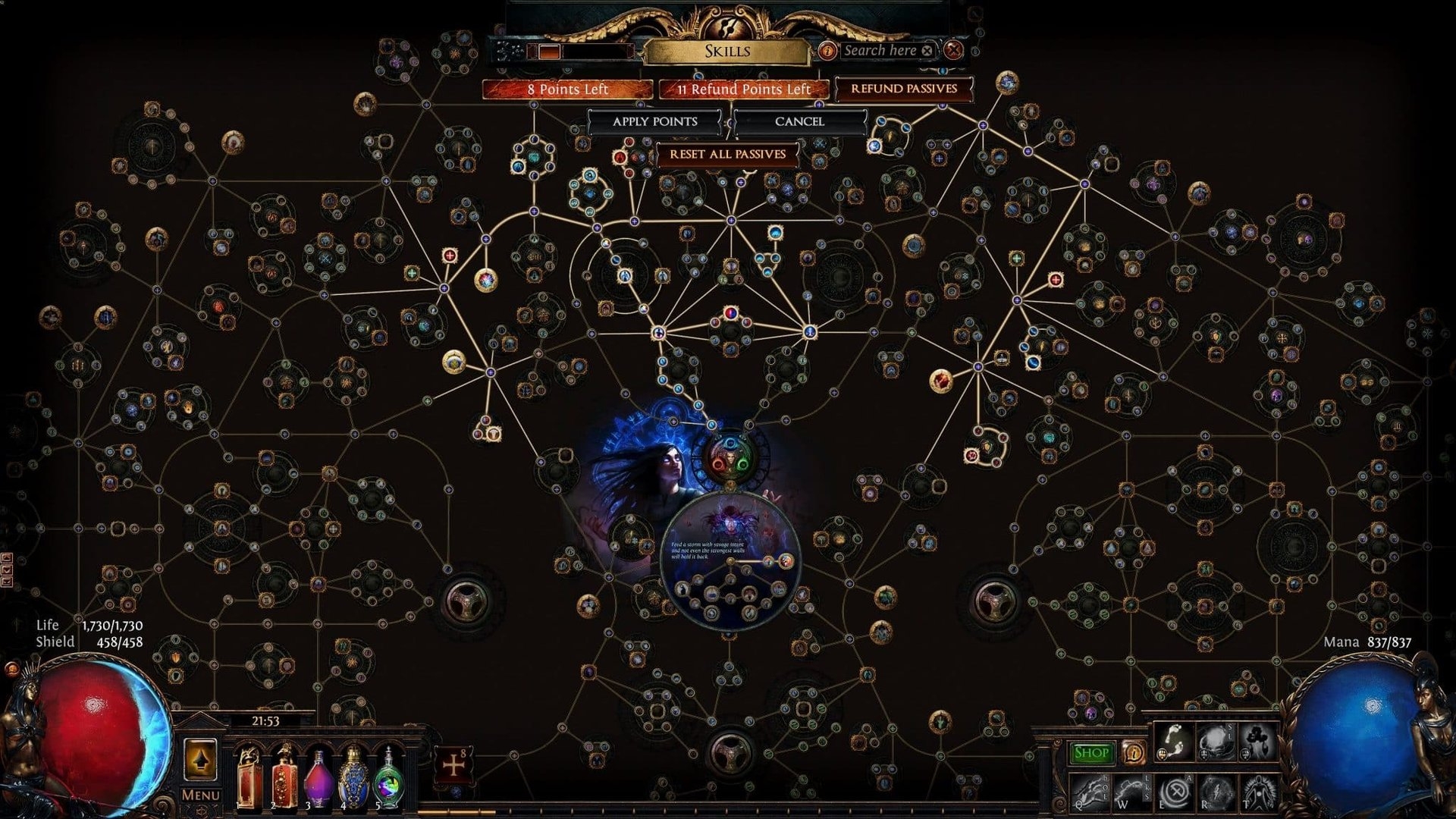Click the Refund Passives button

point(903,89)
